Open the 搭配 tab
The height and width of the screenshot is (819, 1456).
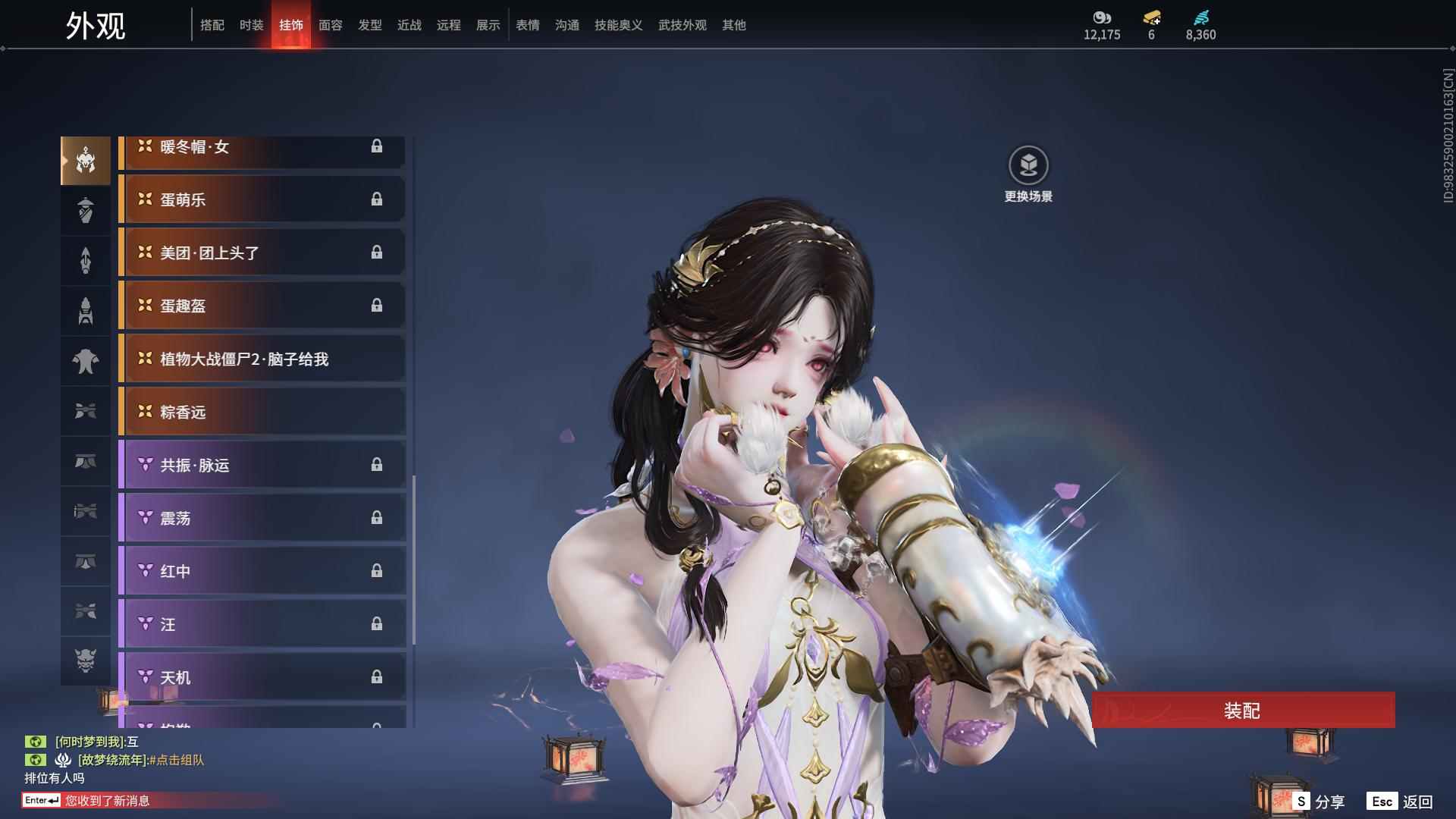pyautogui.click(x=212, y=25)
